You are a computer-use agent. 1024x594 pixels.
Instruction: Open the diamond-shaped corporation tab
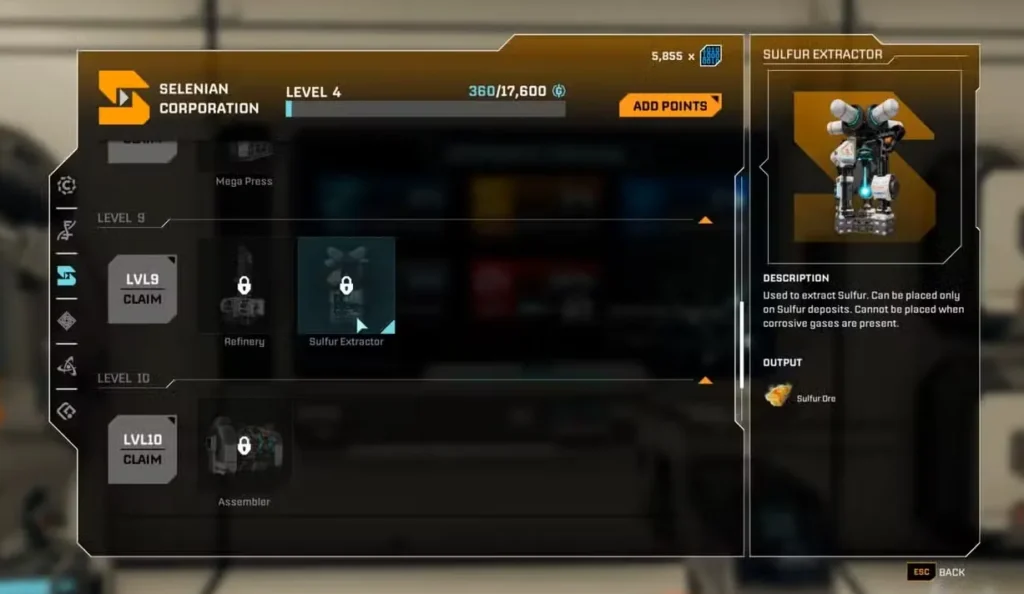(67, 321)
